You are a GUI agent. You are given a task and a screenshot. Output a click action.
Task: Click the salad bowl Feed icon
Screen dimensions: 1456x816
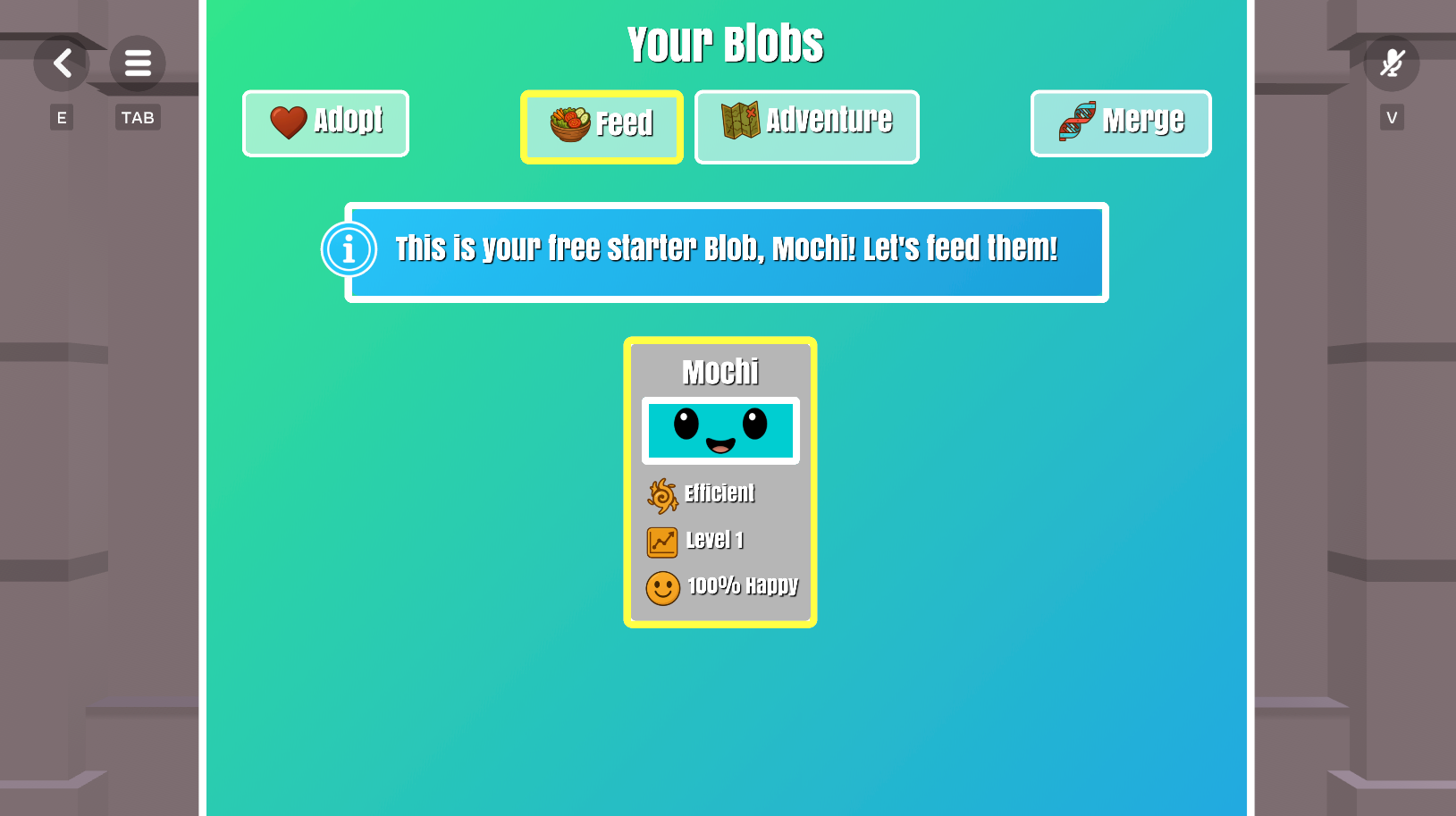tap(569, 123)
